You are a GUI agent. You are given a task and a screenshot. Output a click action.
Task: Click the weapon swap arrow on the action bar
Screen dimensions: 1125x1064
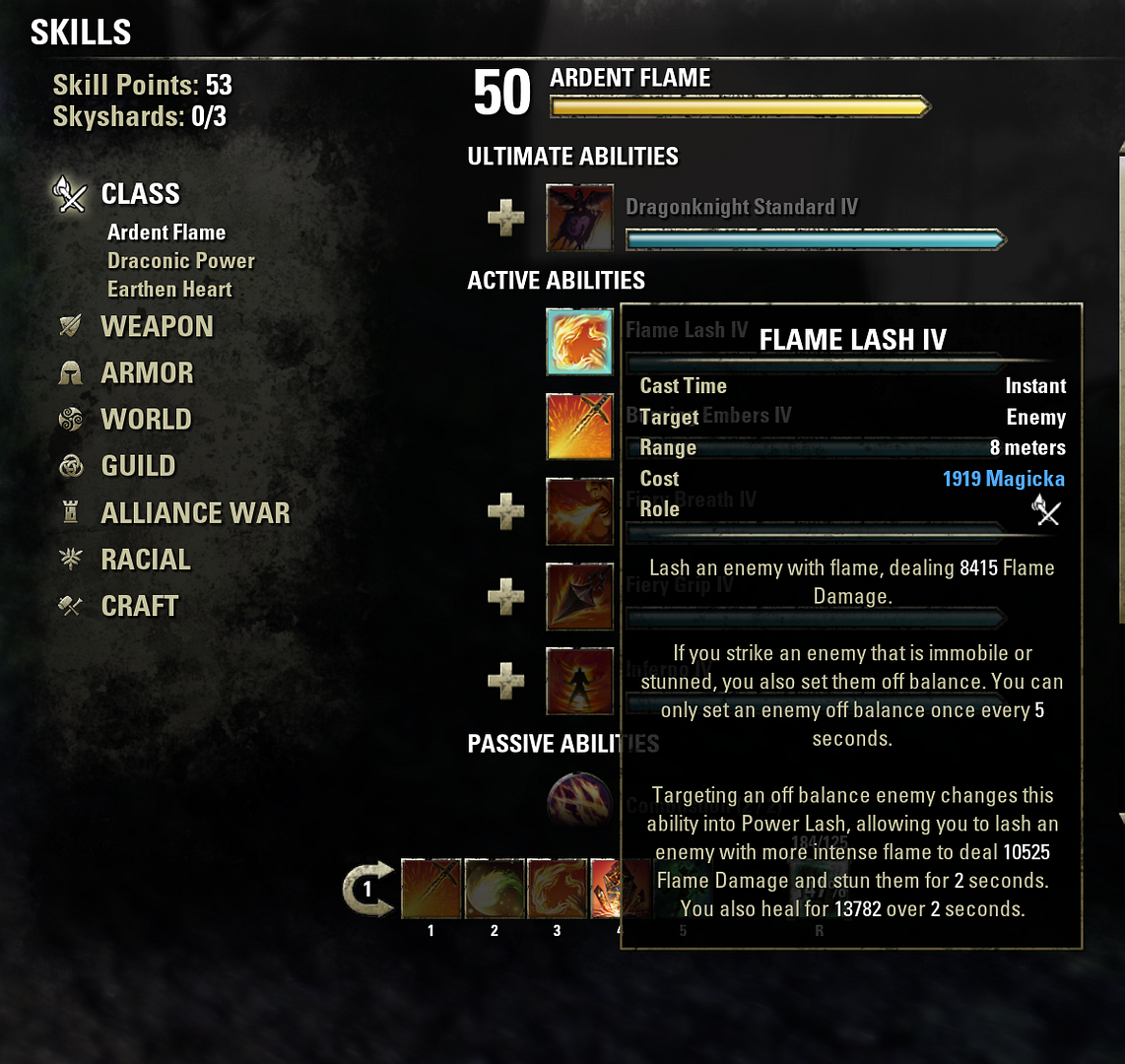coord(367,889)
